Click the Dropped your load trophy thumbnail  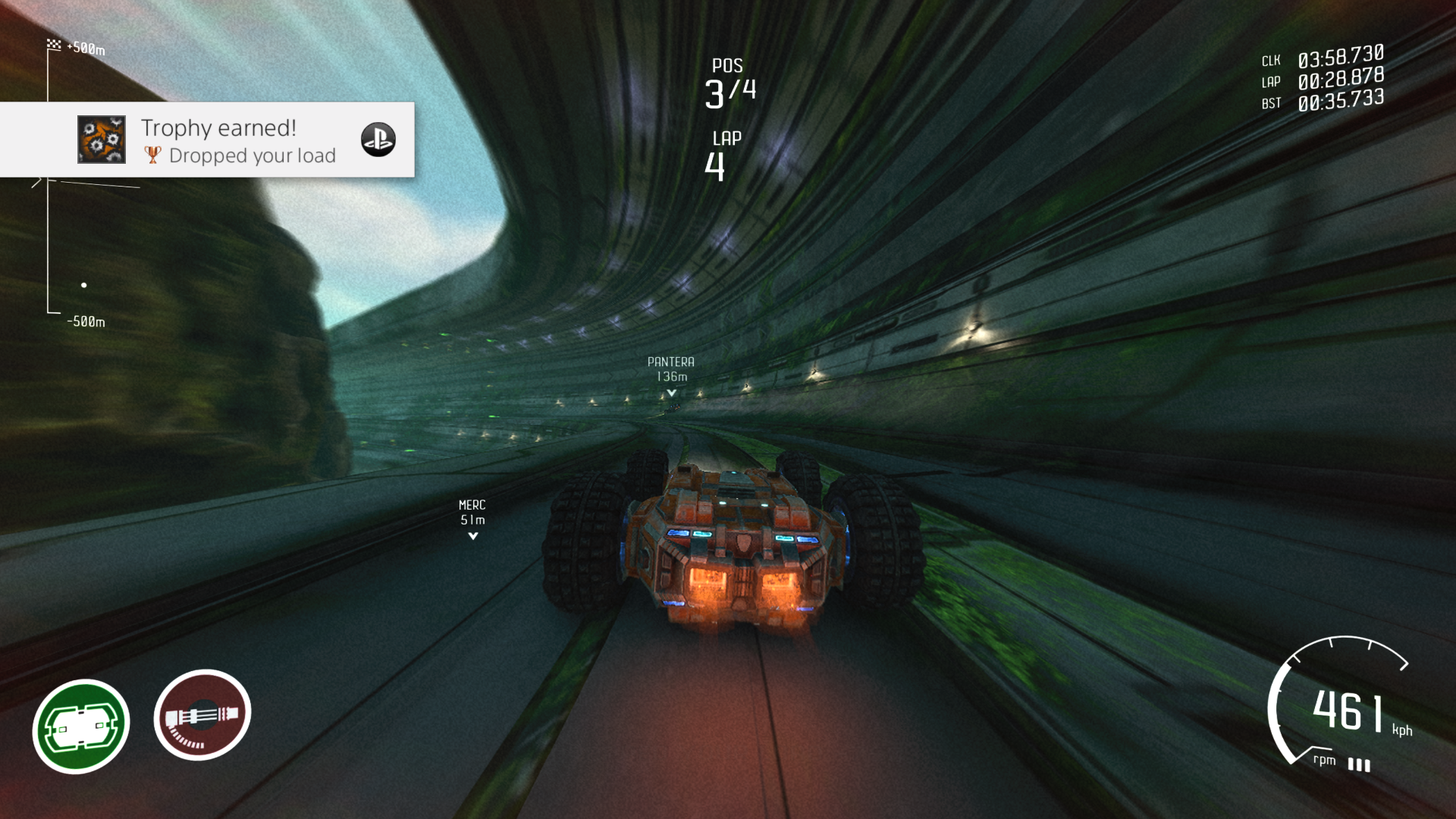(102, 140)
